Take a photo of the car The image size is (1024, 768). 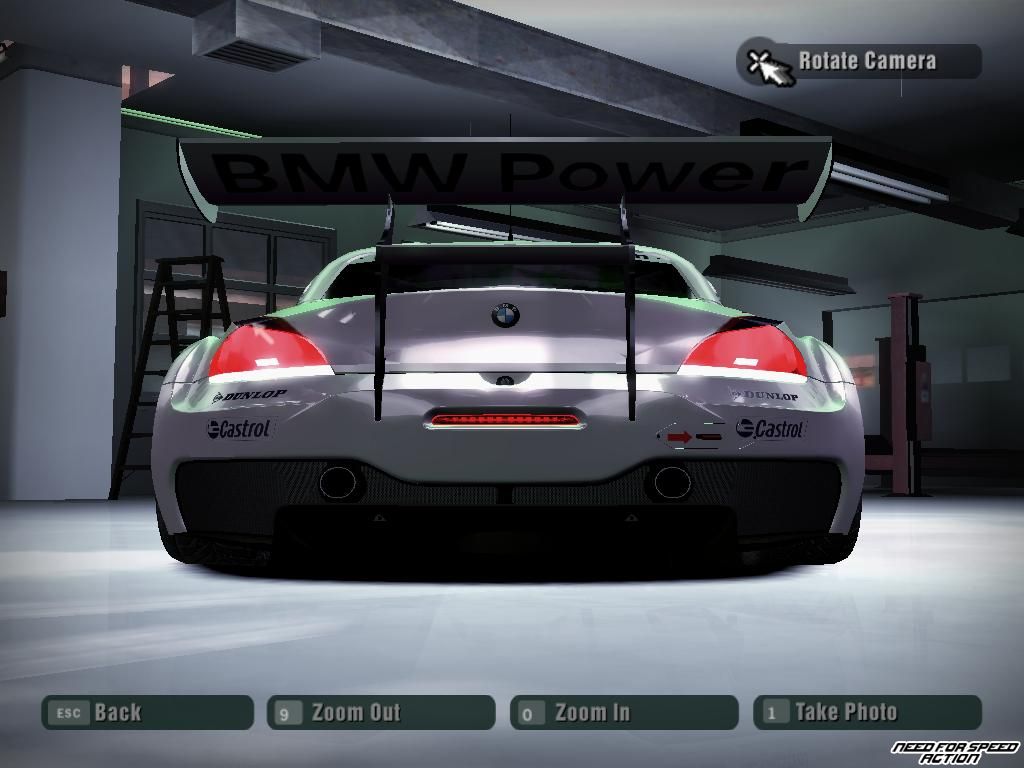pyautogui.click(x=867, y=712)
